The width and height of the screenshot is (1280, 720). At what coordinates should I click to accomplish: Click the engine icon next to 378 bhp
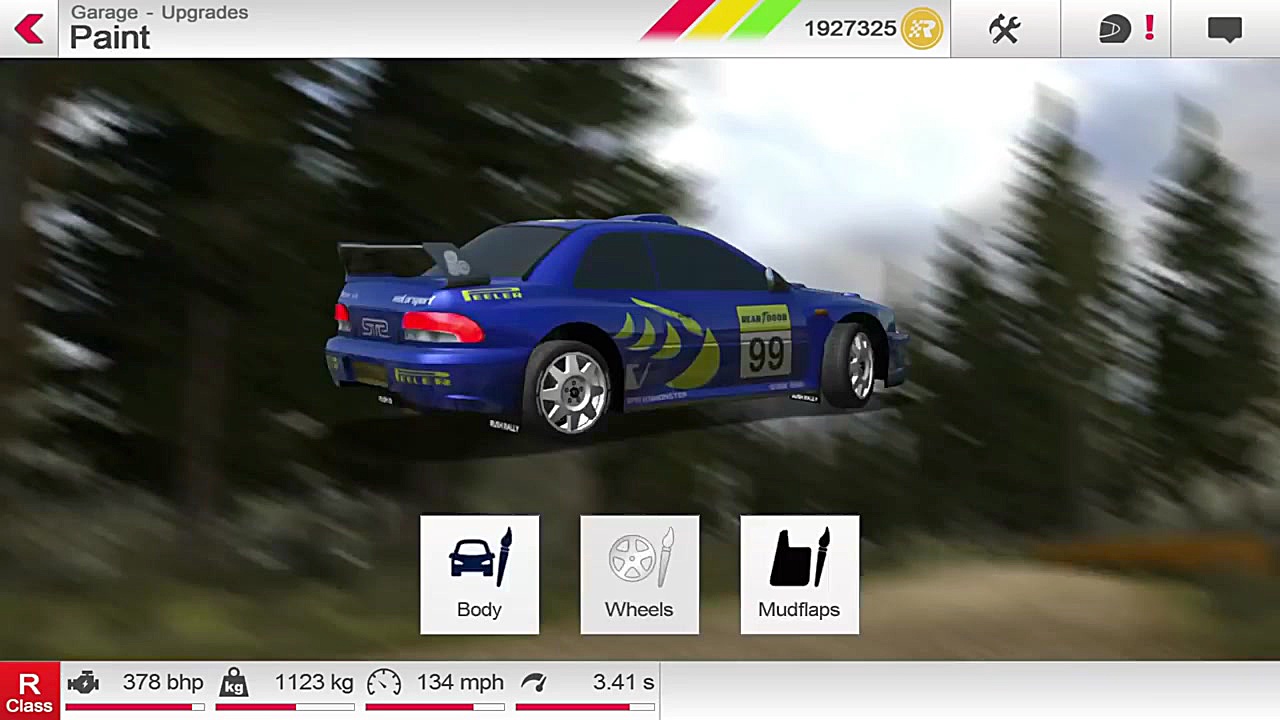[x=83, y=682]
